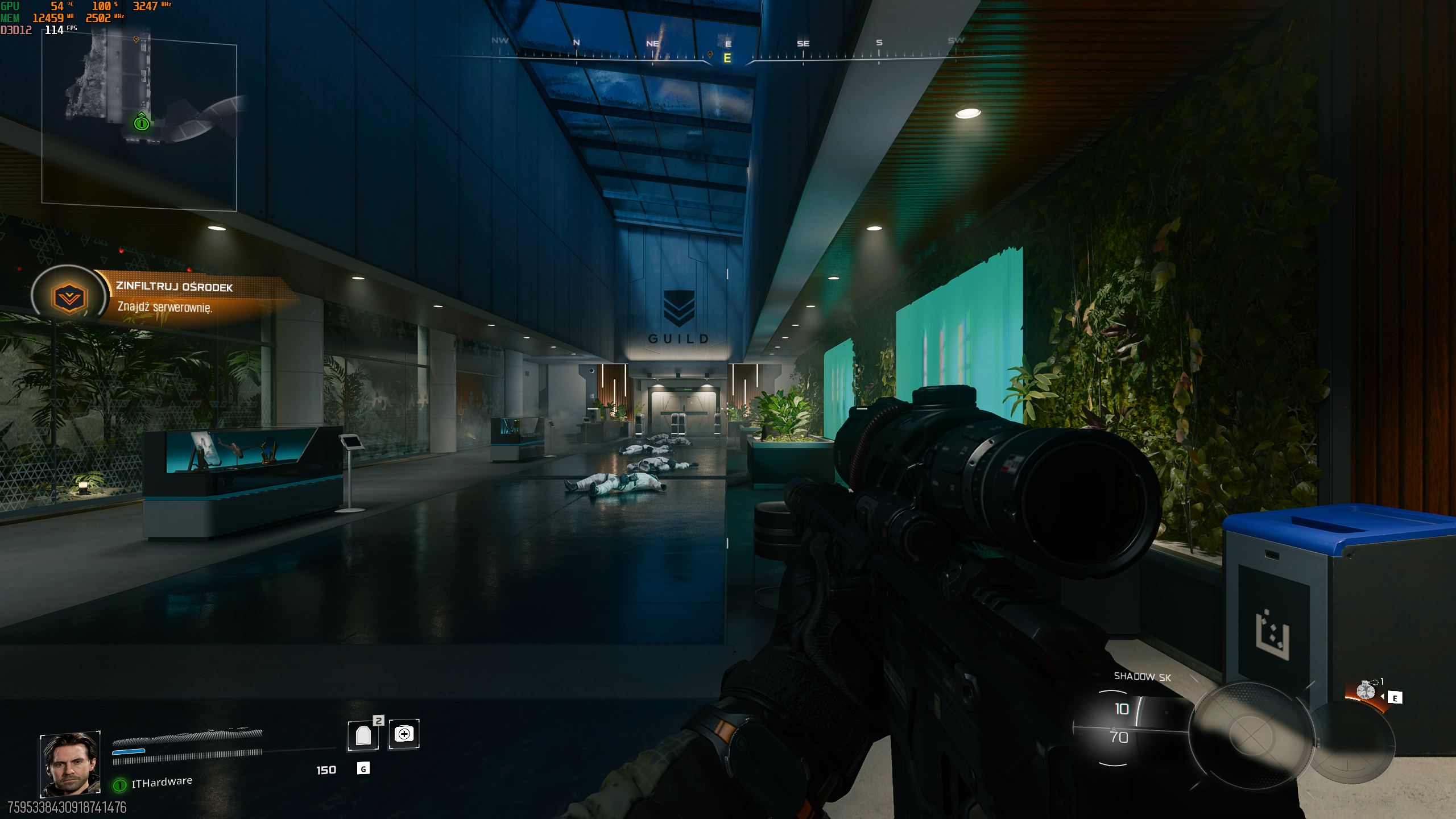Click the Shadow SK weapon label
1456x819 pixels.
tap(1142, 676)
